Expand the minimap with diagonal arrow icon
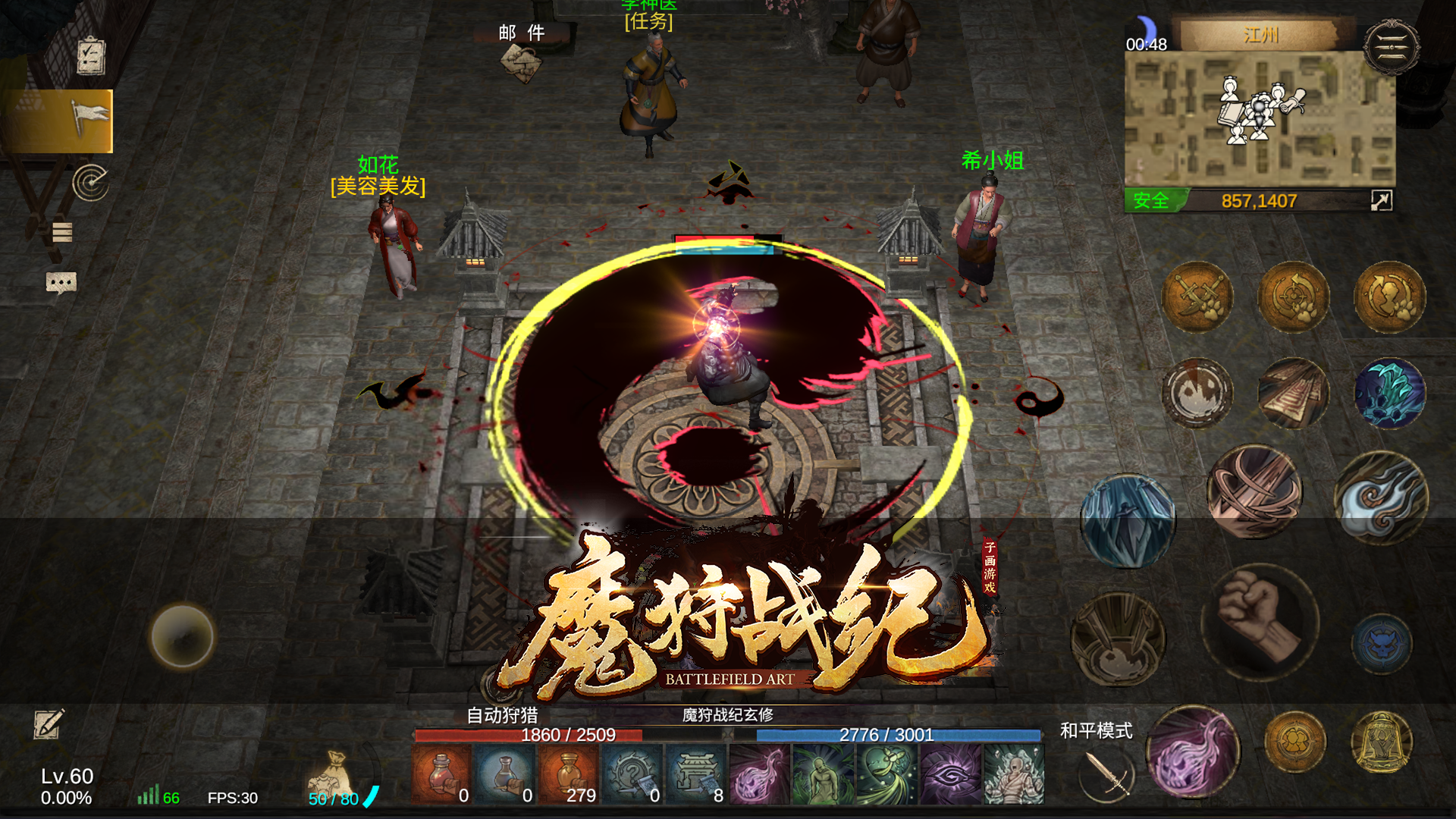The height and width of the screenshot is (819, 1456). (x=1382, y=200)
